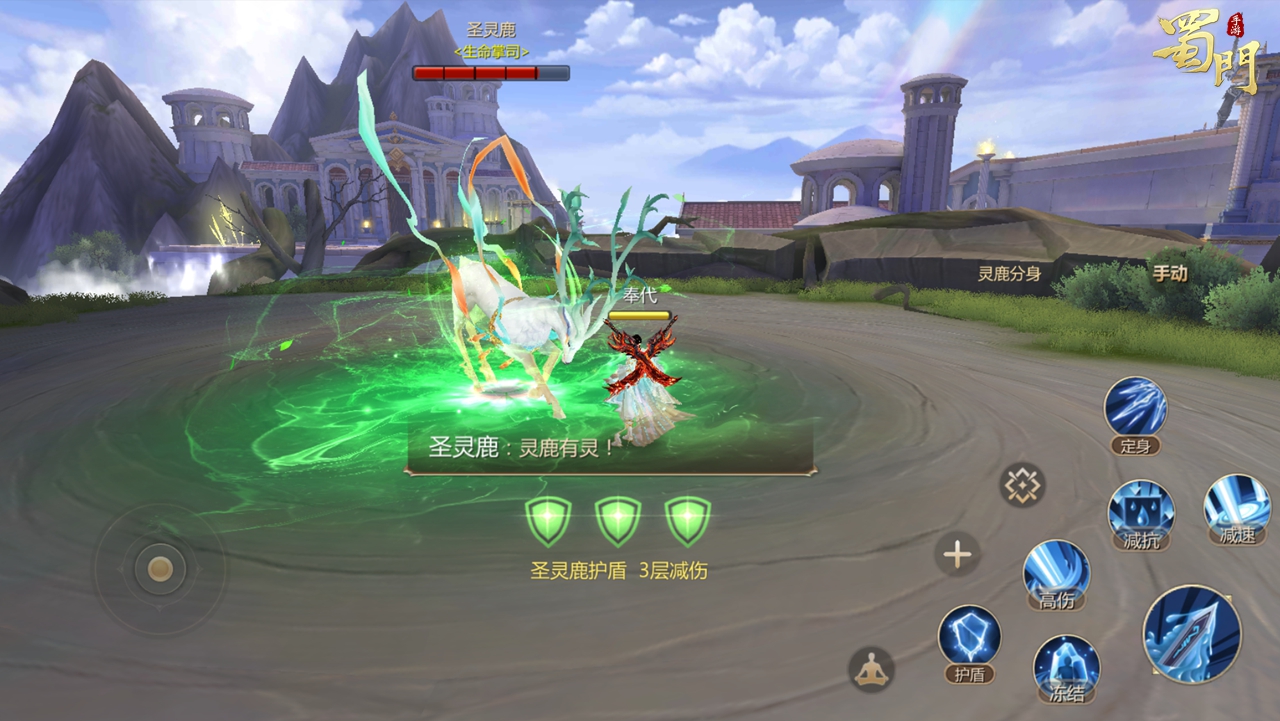Select the diamond-pattern target switch icon
Screen dimensions: 1280x721
point(1022,485)
